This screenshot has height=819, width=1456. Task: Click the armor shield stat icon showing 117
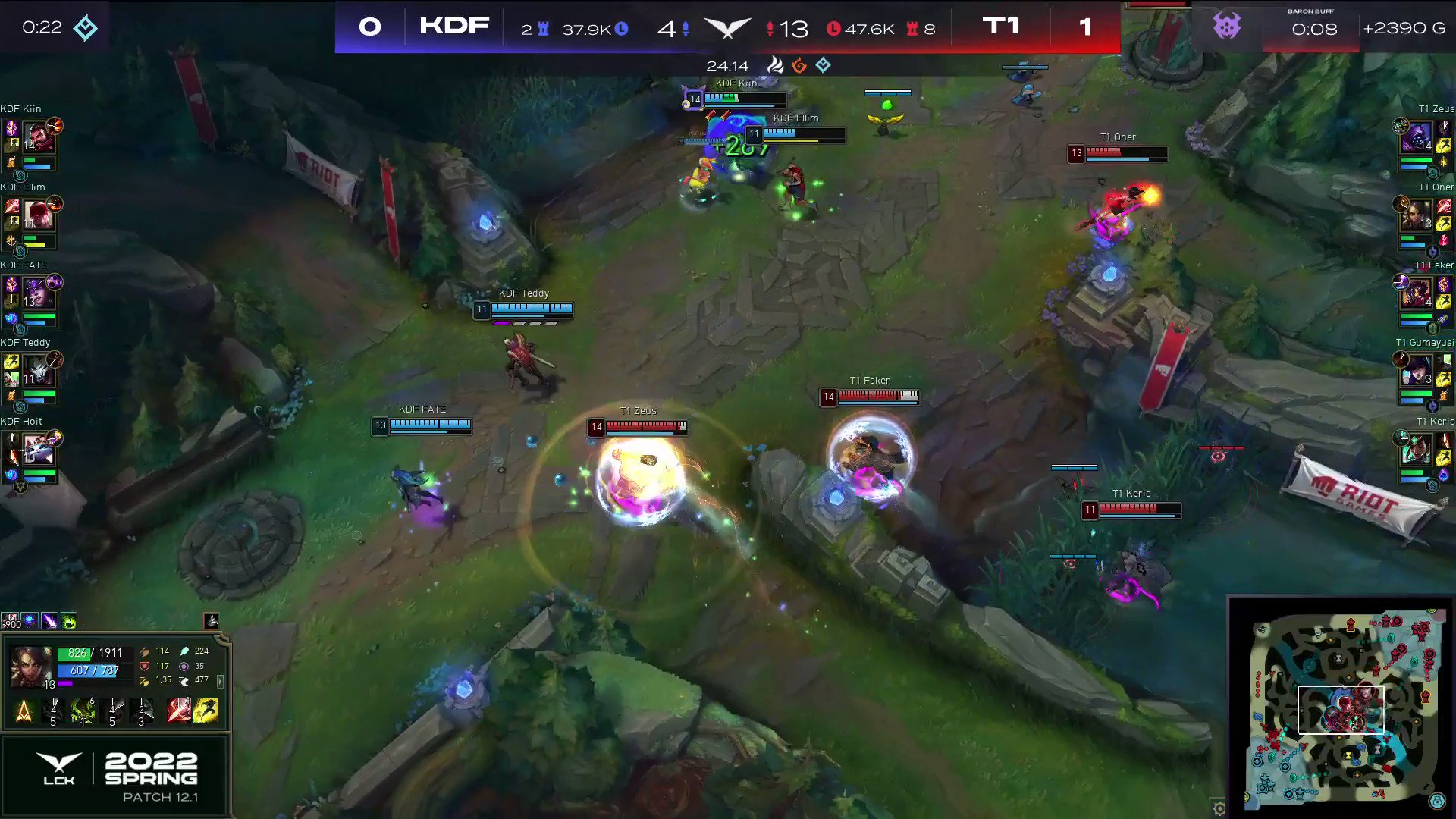[x=144, y=666]
